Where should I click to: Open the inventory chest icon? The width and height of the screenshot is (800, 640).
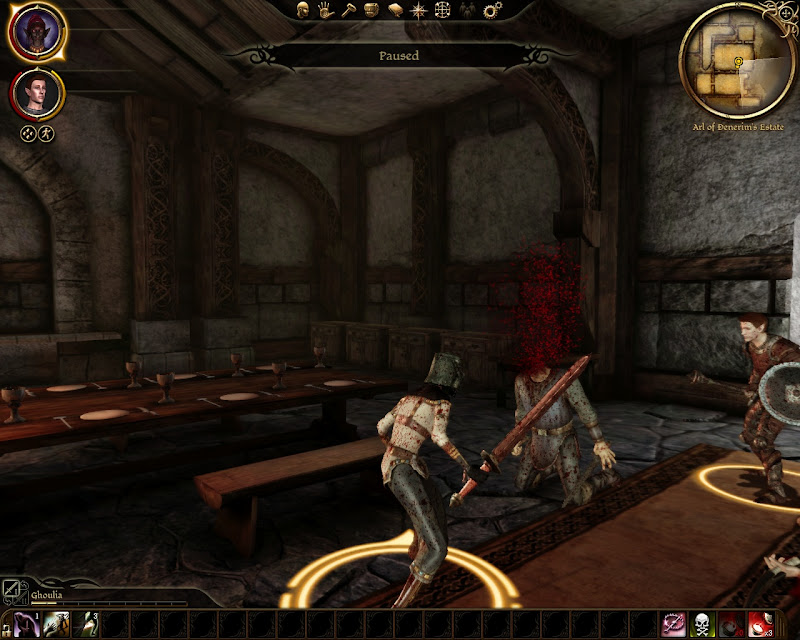click(370, 10)
